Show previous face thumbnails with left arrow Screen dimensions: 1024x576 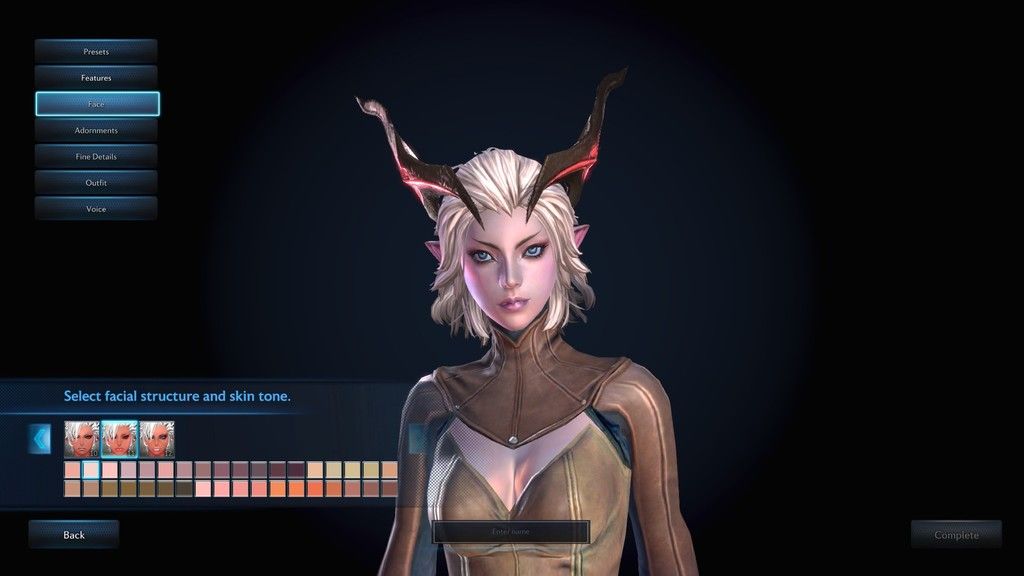click(40, 438)
